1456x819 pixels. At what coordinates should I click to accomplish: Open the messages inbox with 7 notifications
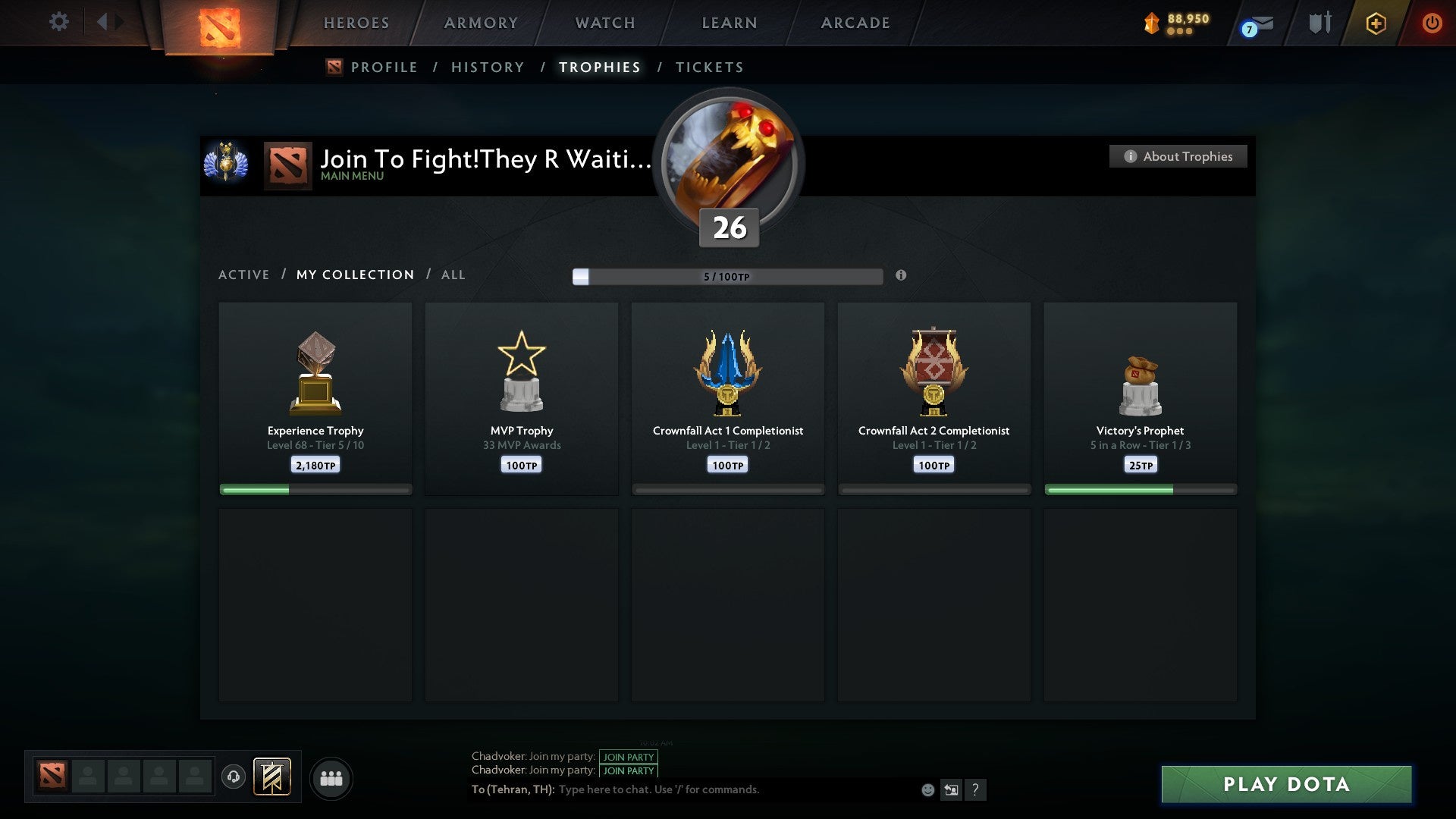(1255, 24)
